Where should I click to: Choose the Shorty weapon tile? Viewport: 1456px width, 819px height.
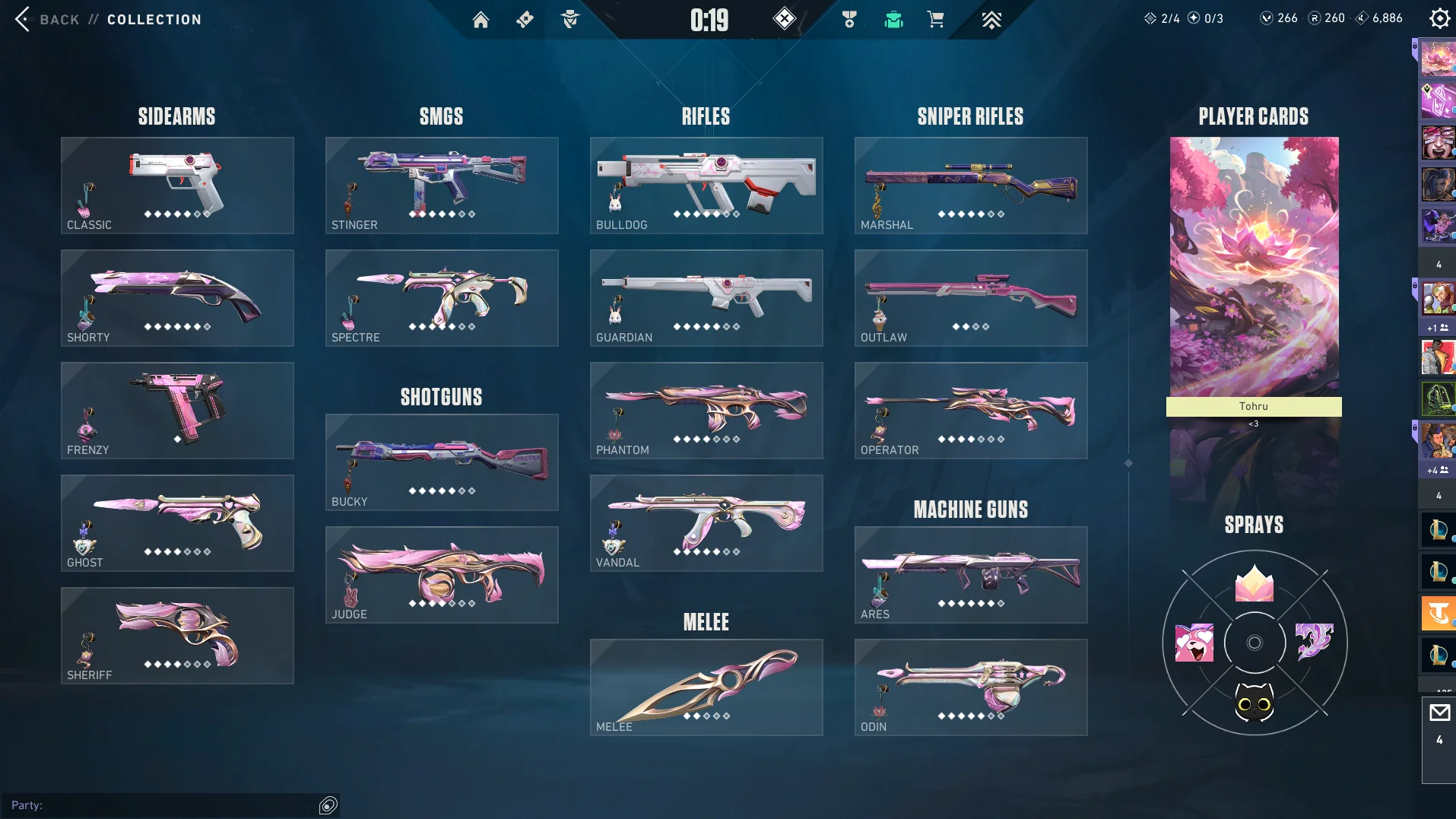177,298
